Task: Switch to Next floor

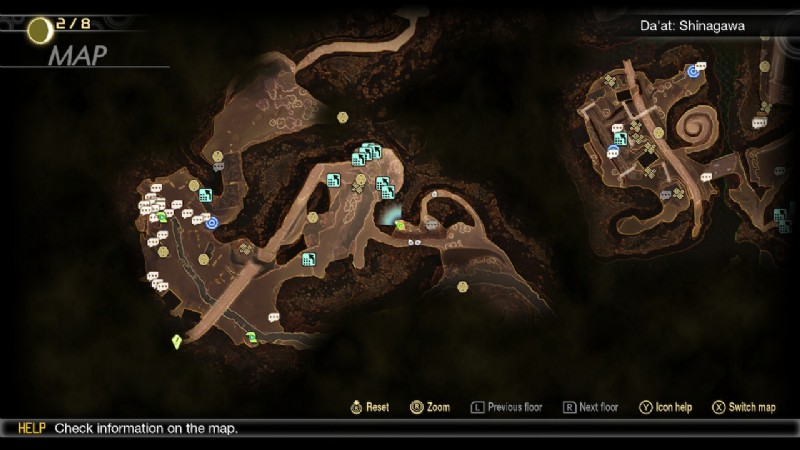Action: click(x=590, y=407)
